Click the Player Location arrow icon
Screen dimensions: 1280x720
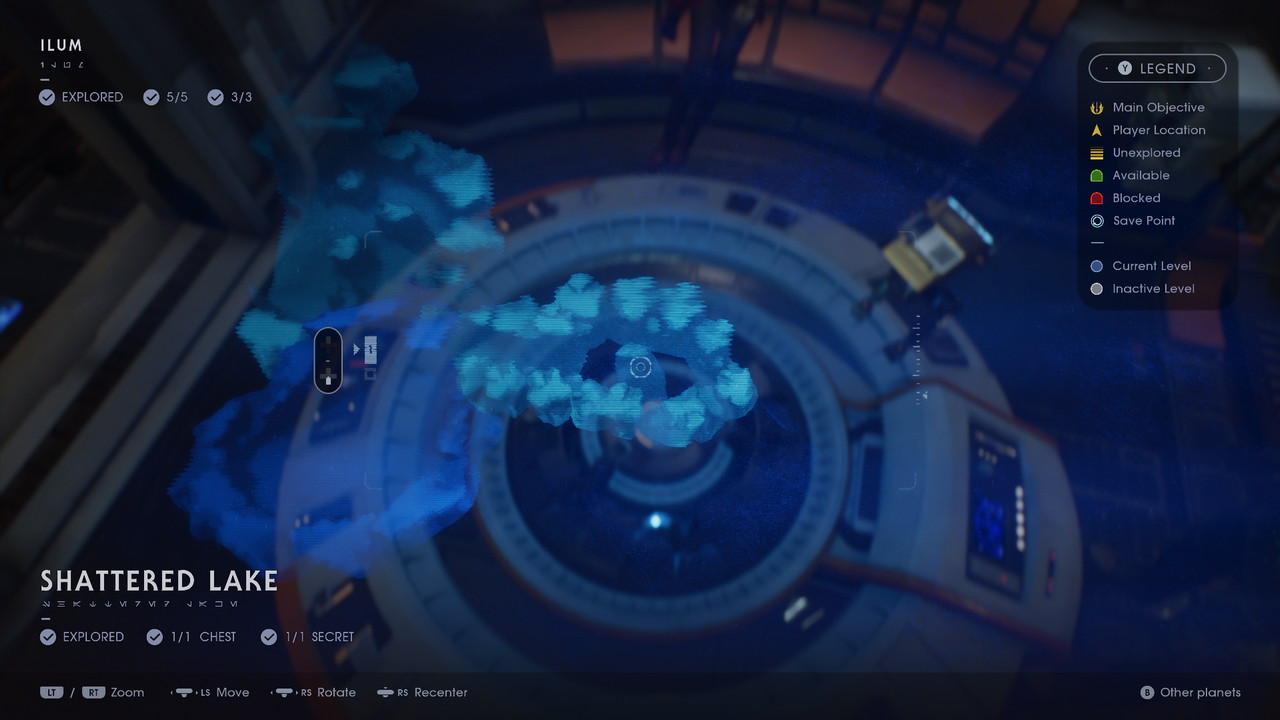(x=1097, y=130)
